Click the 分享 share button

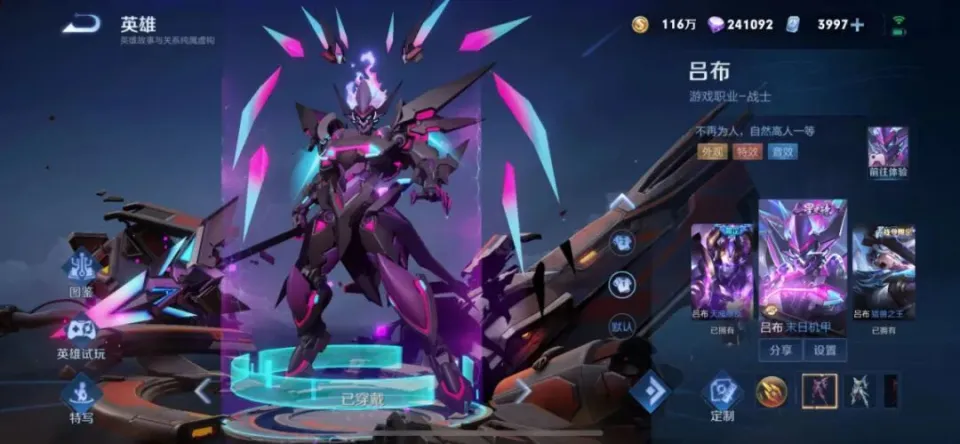coord(779,350)
